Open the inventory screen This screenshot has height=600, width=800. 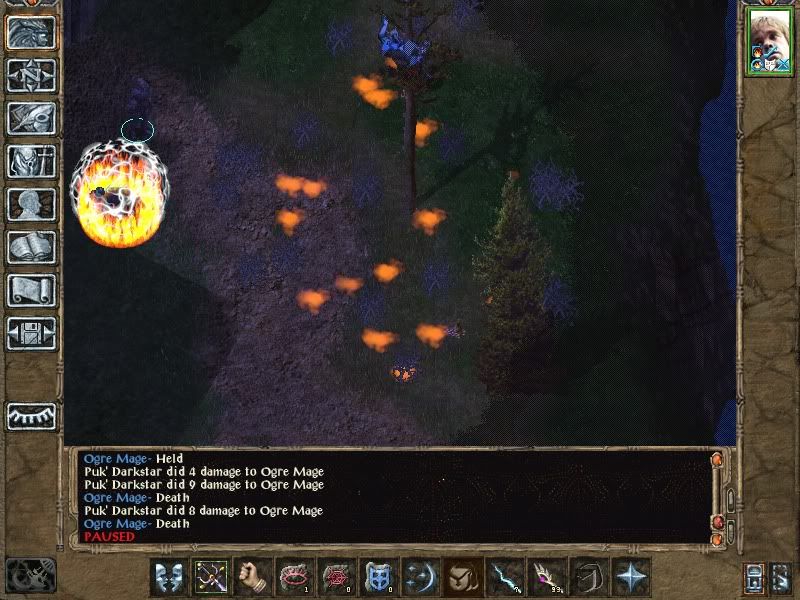click(x=31, y=161)
